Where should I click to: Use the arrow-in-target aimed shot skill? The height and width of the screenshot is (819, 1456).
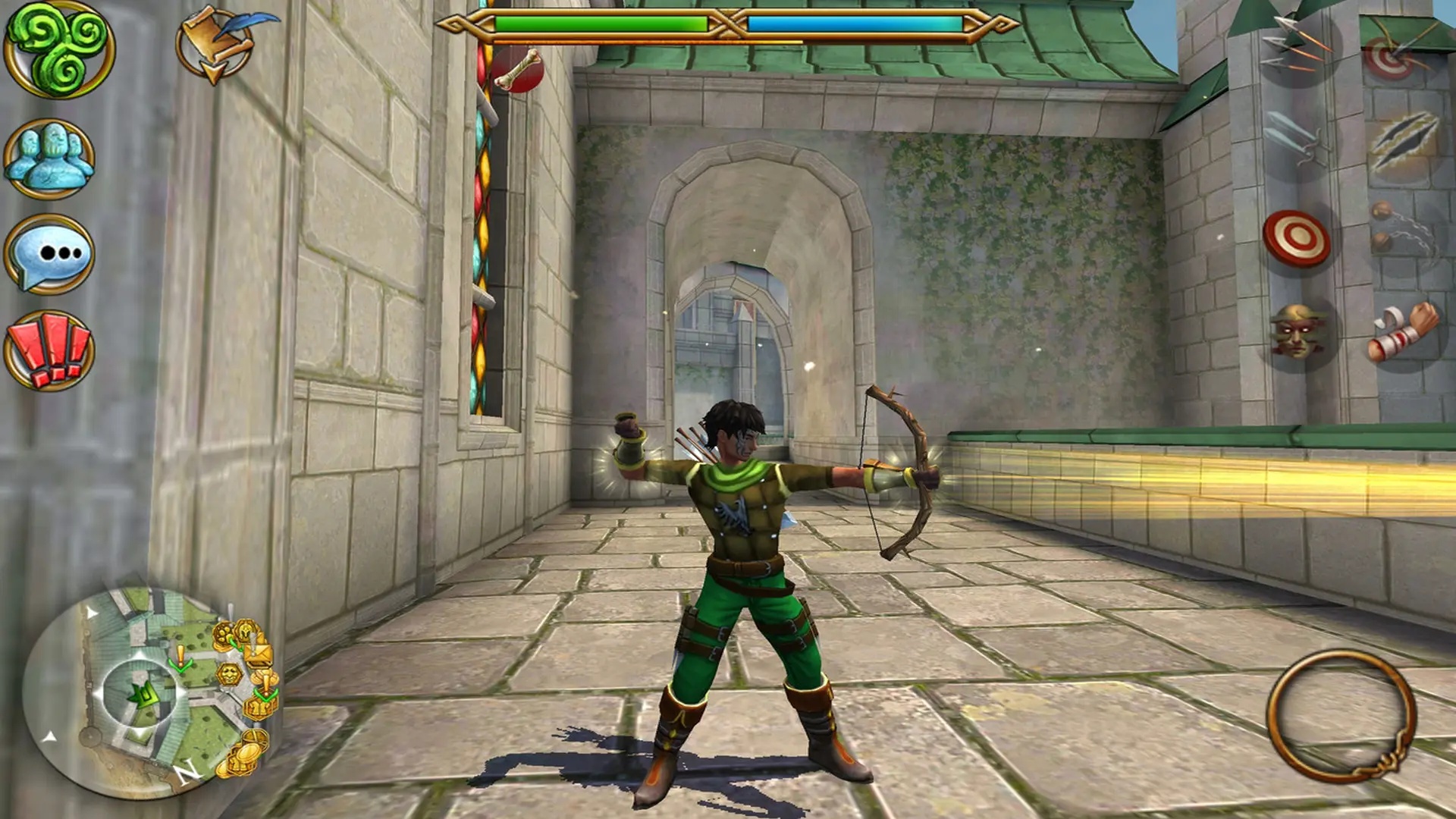pos(1395,53)
